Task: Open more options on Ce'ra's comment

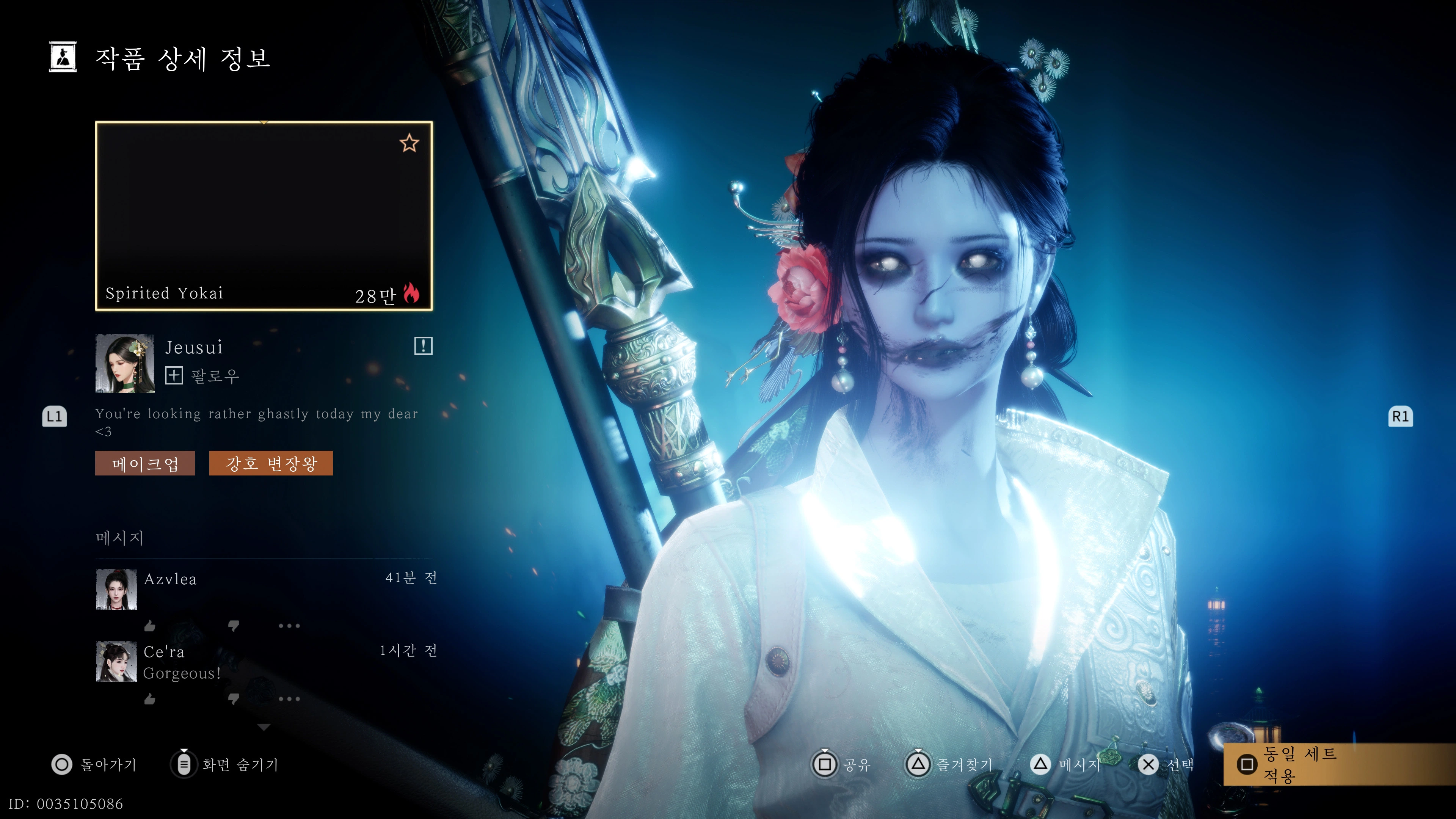Action: (289, 699)
